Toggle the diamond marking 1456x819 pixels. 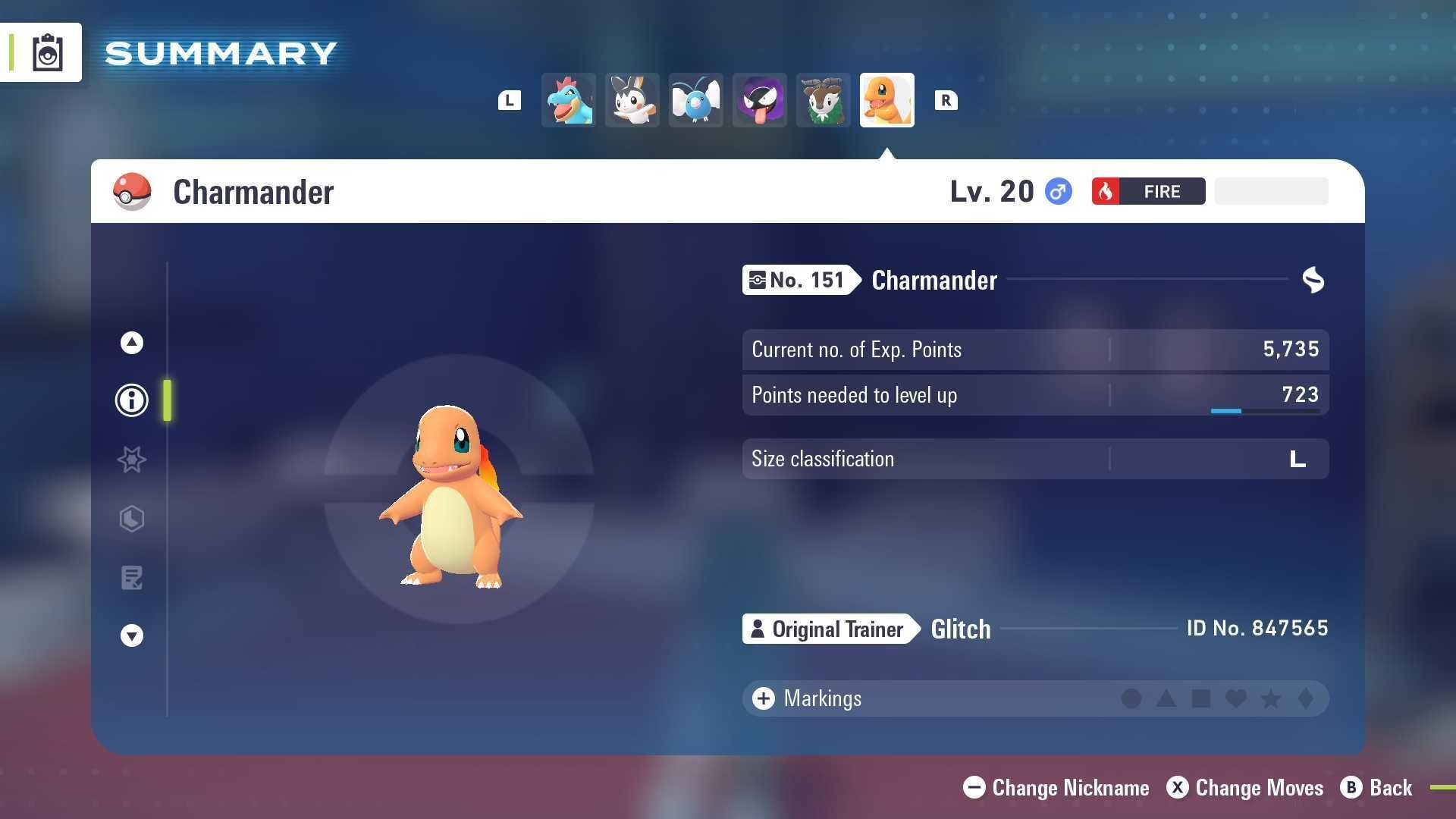pyautogui.click(x=1306, y=698)
